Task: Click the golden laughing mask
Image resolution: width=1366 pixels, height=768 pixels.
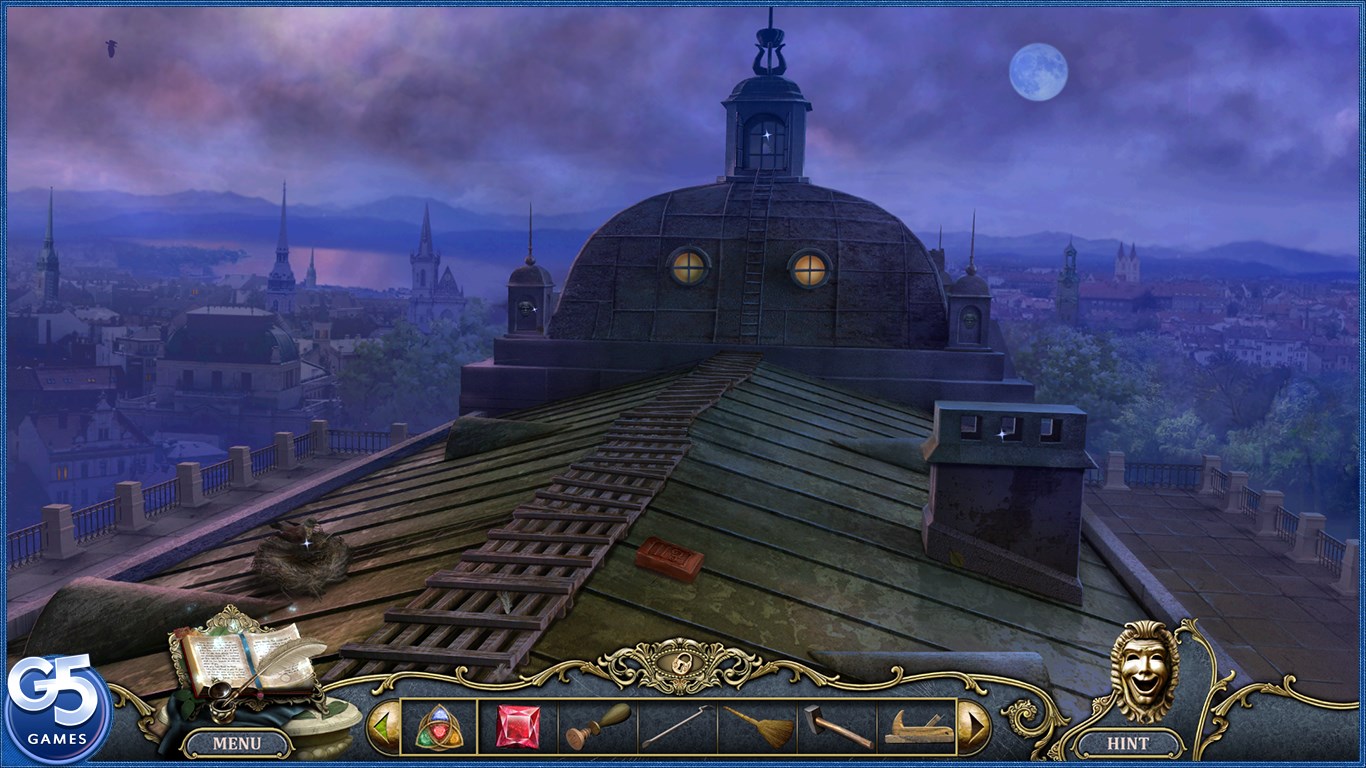Action: (1145, 671)
